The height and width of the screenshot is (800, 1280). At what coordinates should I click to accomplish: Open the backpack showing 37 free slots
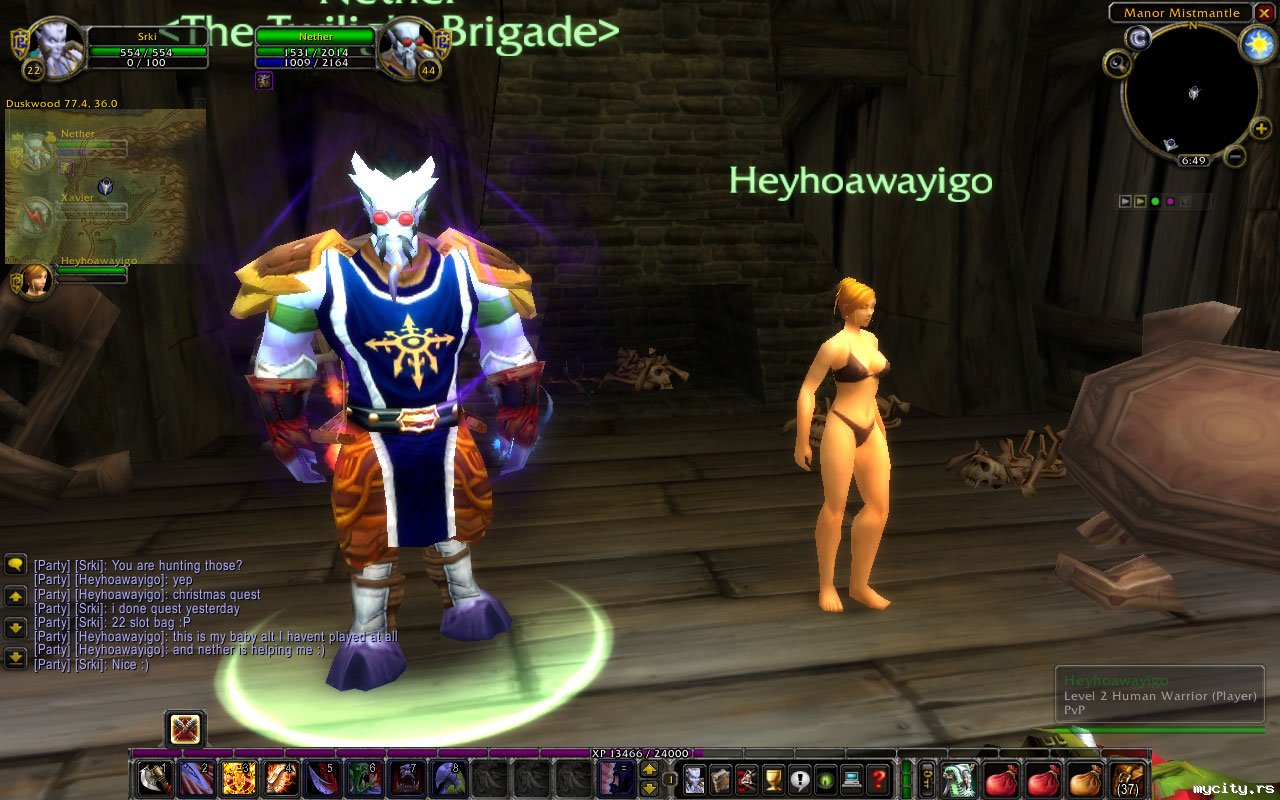coord(1128,779)
